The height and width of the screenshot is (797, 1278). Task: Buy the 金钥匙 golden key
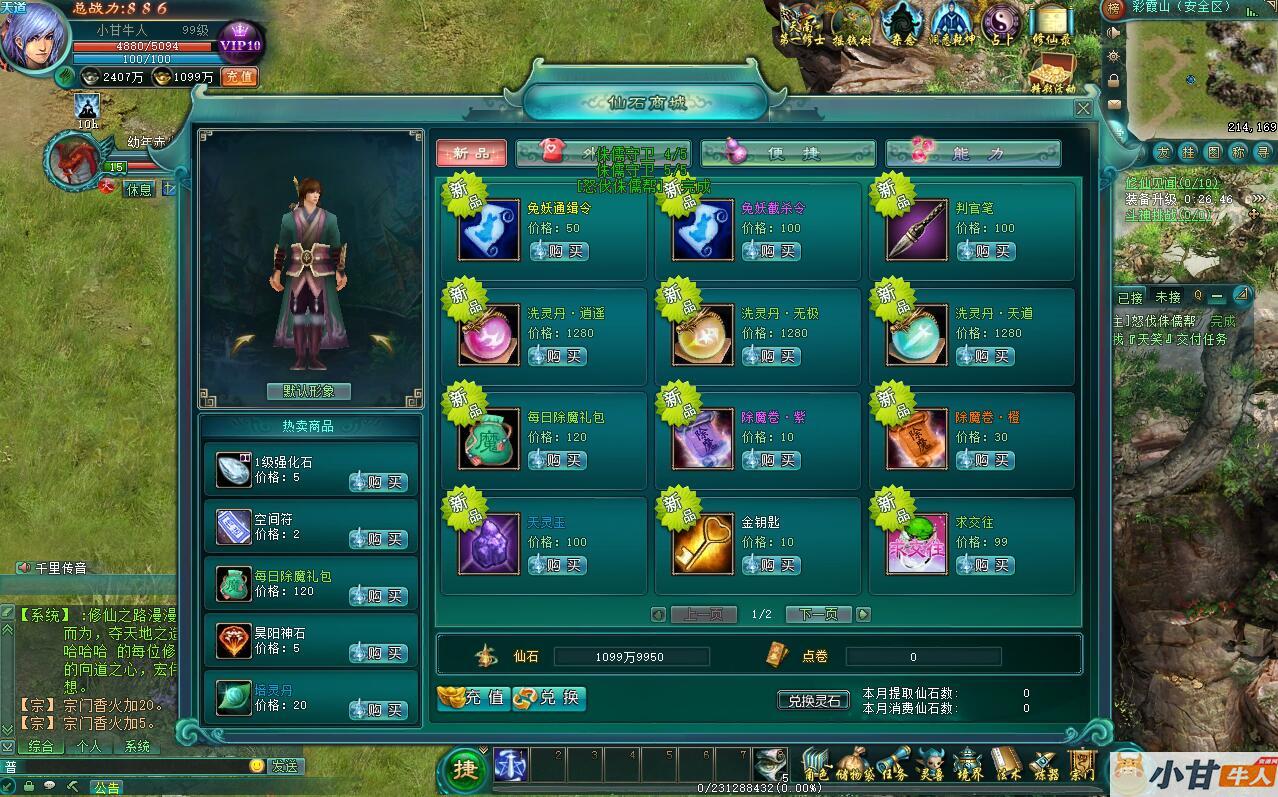coord(772,565)
